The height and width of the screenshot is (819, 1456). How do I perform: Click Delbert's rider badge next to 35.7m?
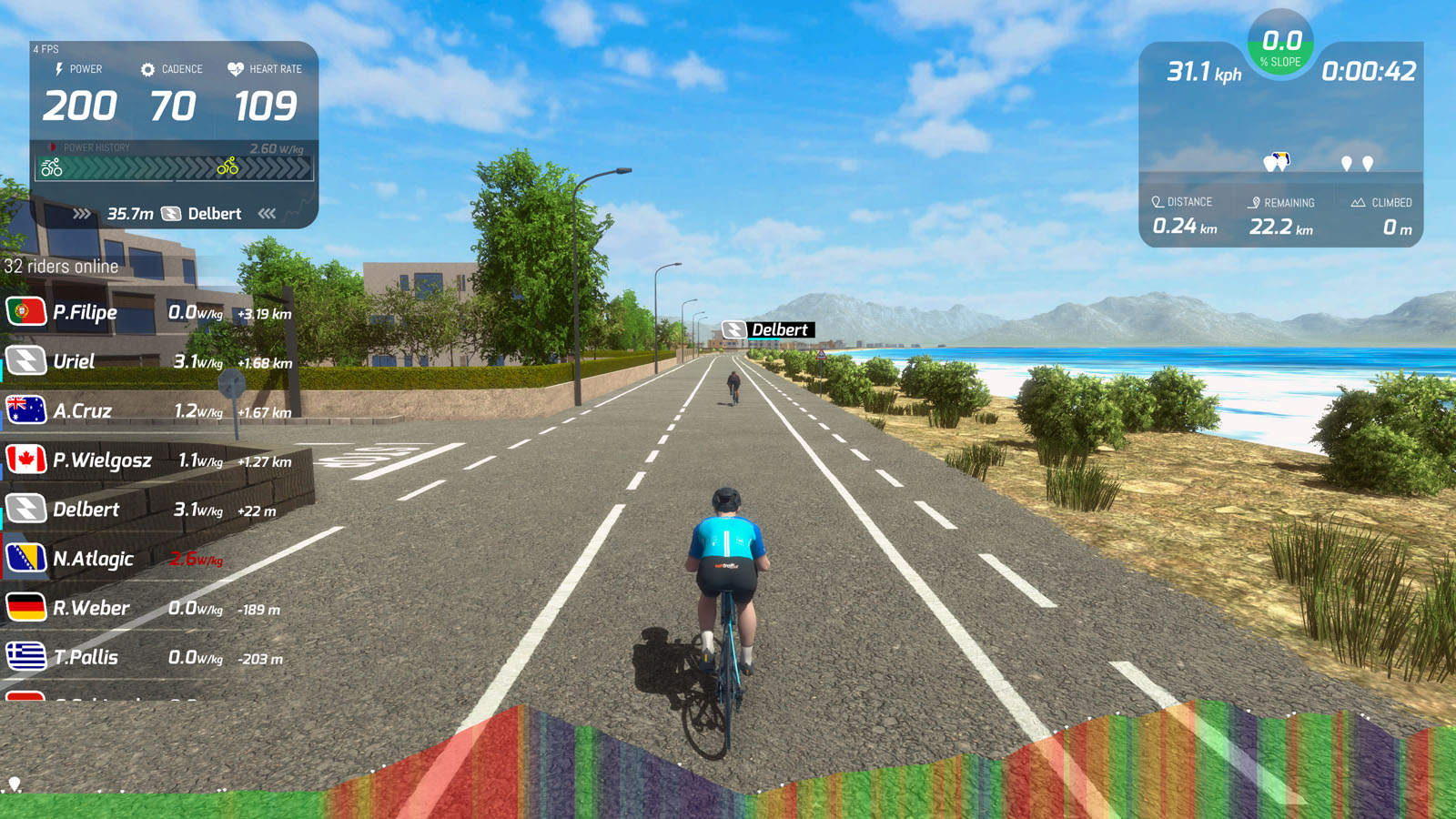tap(170, 214)
